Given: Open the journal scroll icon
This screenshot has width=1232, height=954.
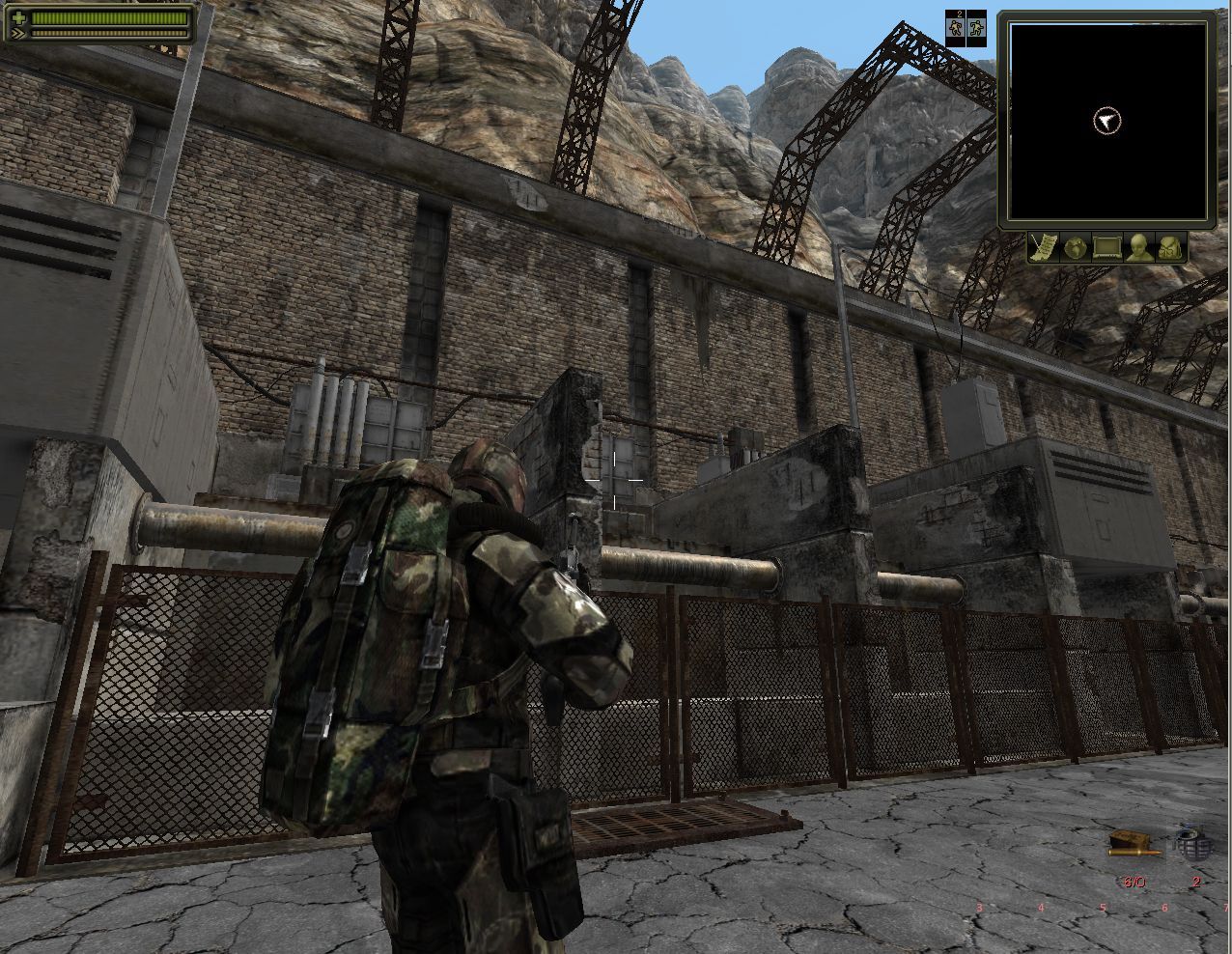Looking at the screenshot, I should (1042, 248).
